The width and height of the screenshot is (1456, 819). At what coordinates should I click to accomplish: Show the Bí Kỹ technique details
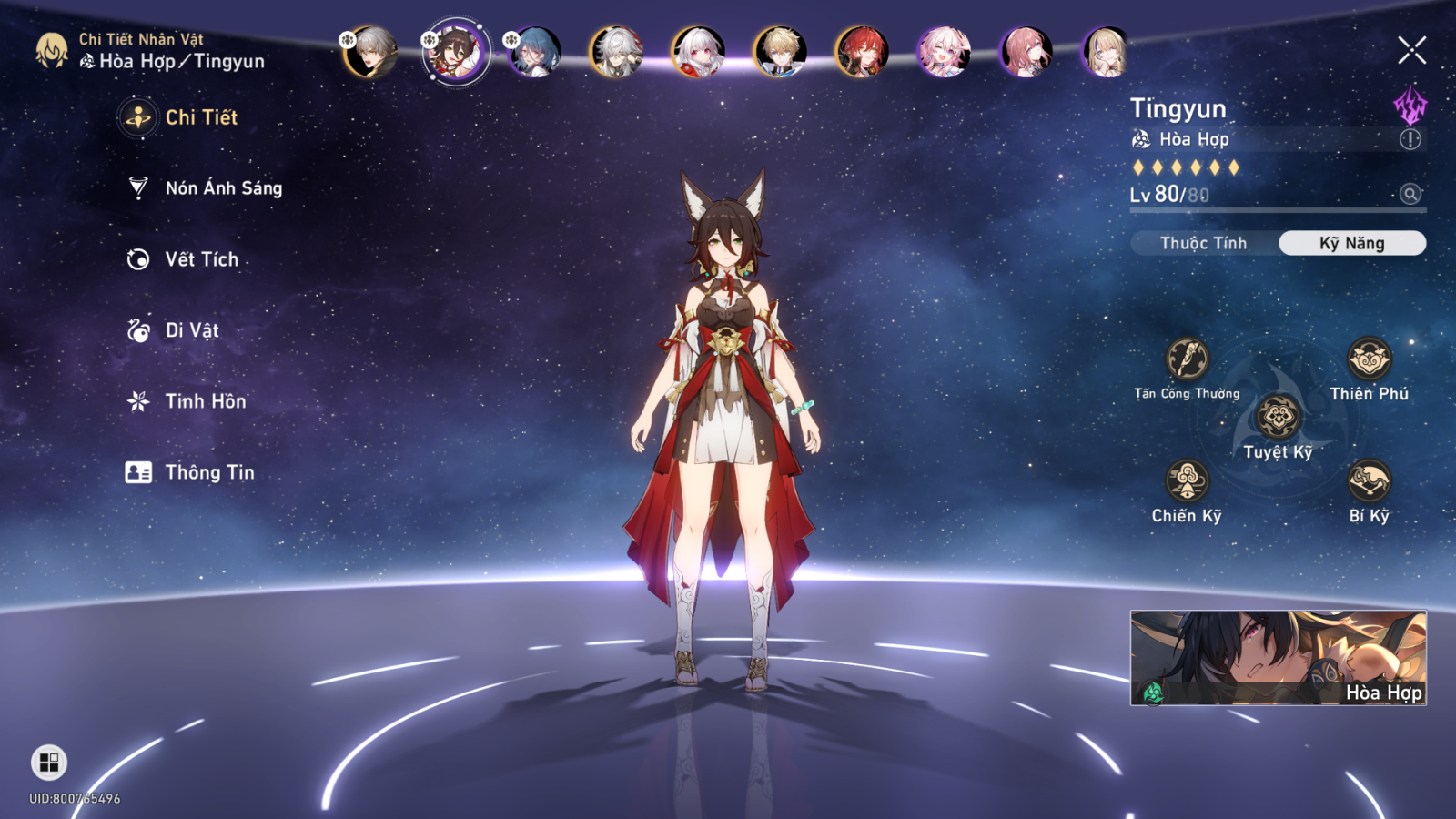pos(1369,480)
